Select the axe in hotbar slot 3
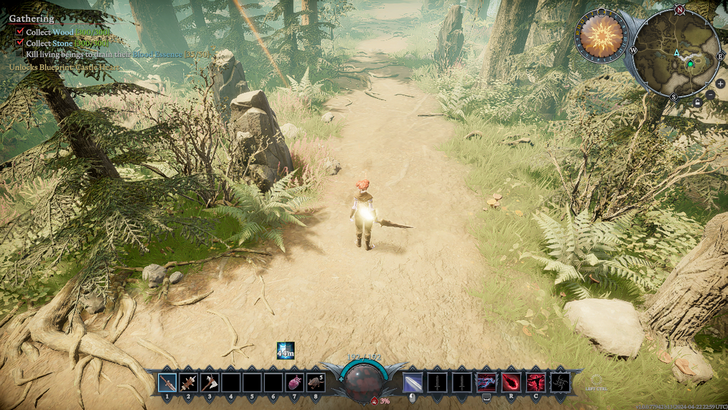Image resolution: width=728 pixels, height=410 pixels. tap(210, 382)
